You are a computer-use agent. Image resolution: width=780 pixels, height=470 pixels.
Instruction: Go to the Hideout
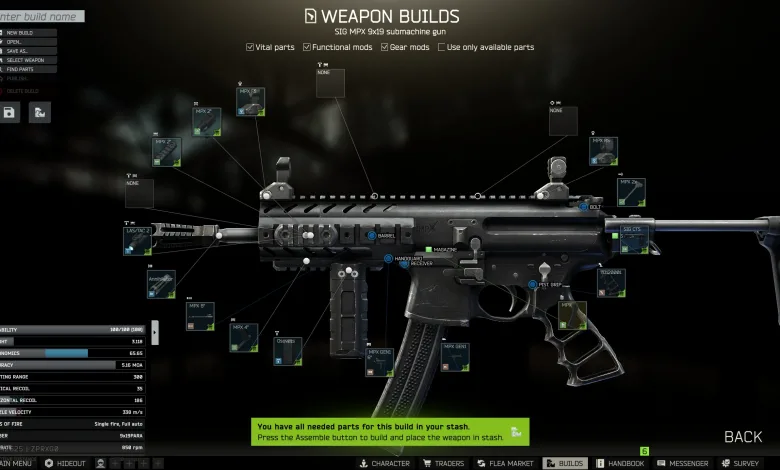tap(66, 464)
